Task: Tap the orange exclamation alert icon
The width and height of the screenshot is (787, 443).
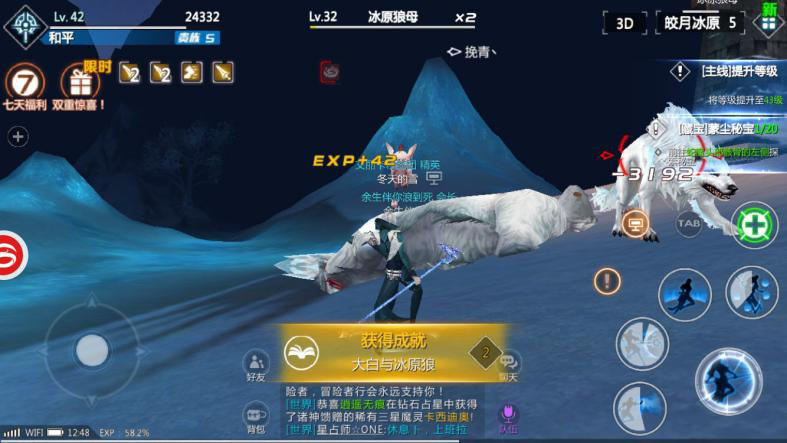Action: (x=607, y=281)
